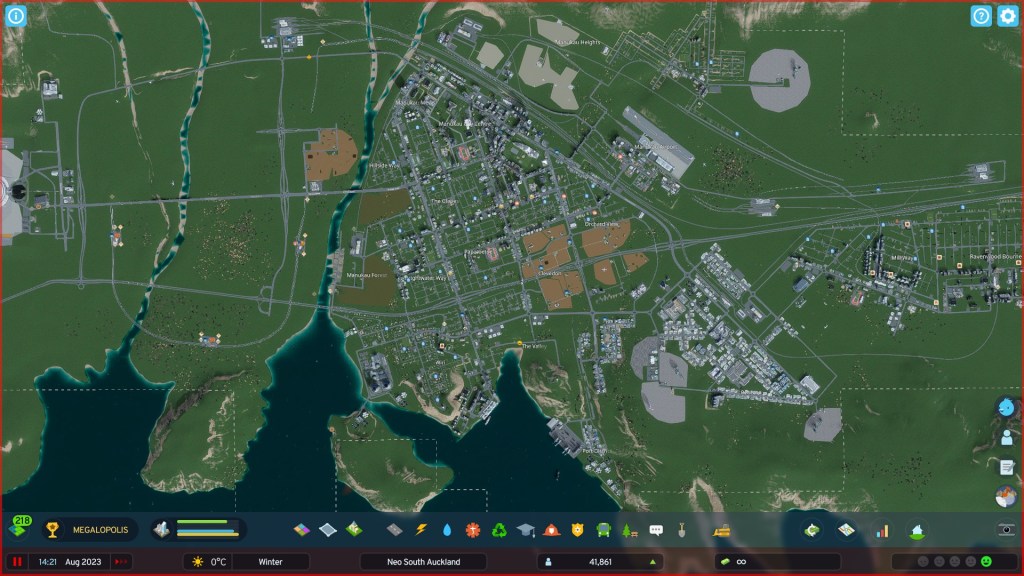Click the city name Neo South Auckland

424,562
